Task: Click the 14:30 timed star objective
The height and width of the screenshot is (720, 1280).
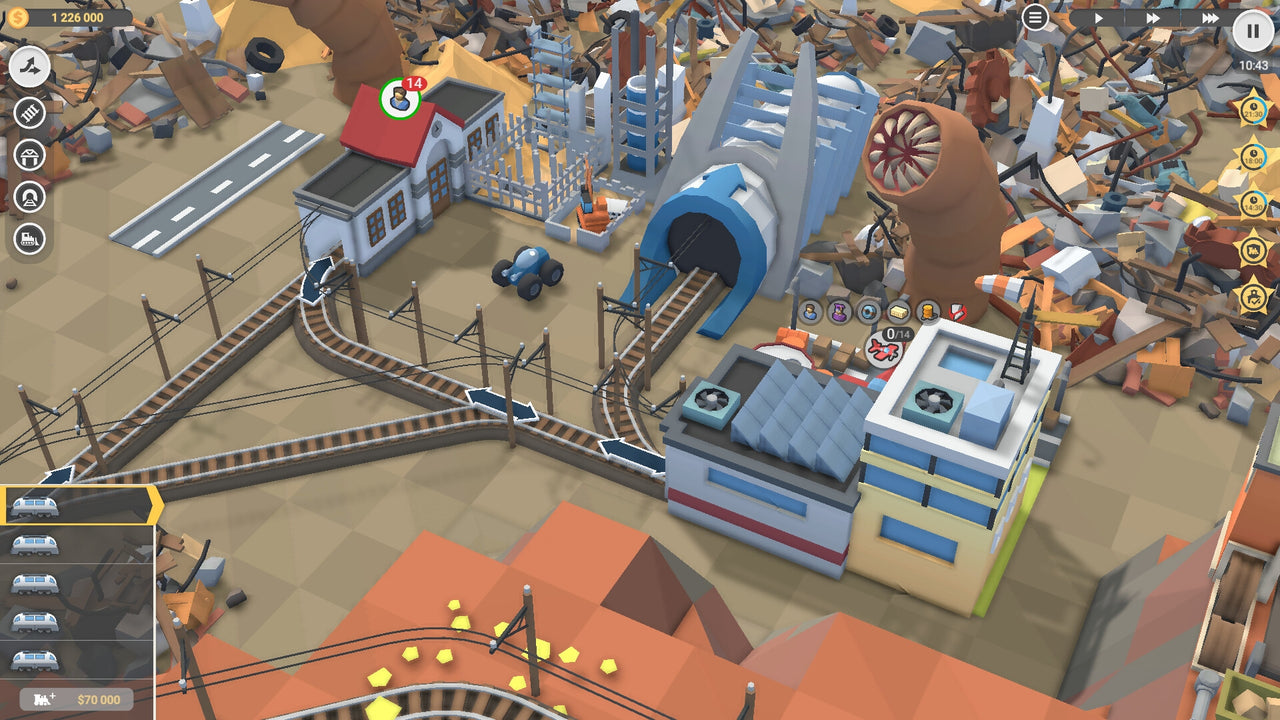Action: (x=1253, y=202)
